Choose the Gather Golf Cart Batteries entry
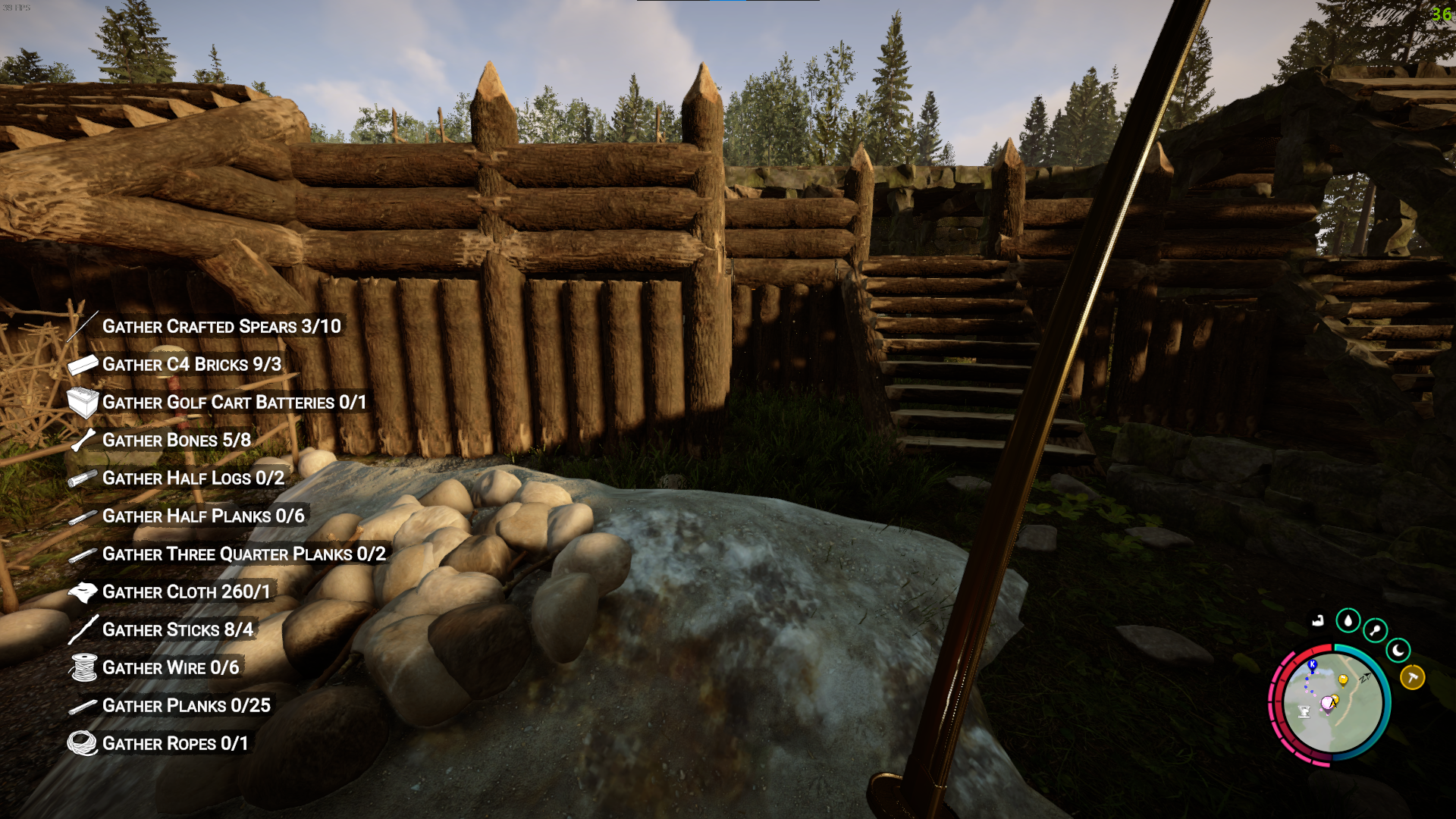This screenshot has height=819, width=1456. [x=234, y=403]
